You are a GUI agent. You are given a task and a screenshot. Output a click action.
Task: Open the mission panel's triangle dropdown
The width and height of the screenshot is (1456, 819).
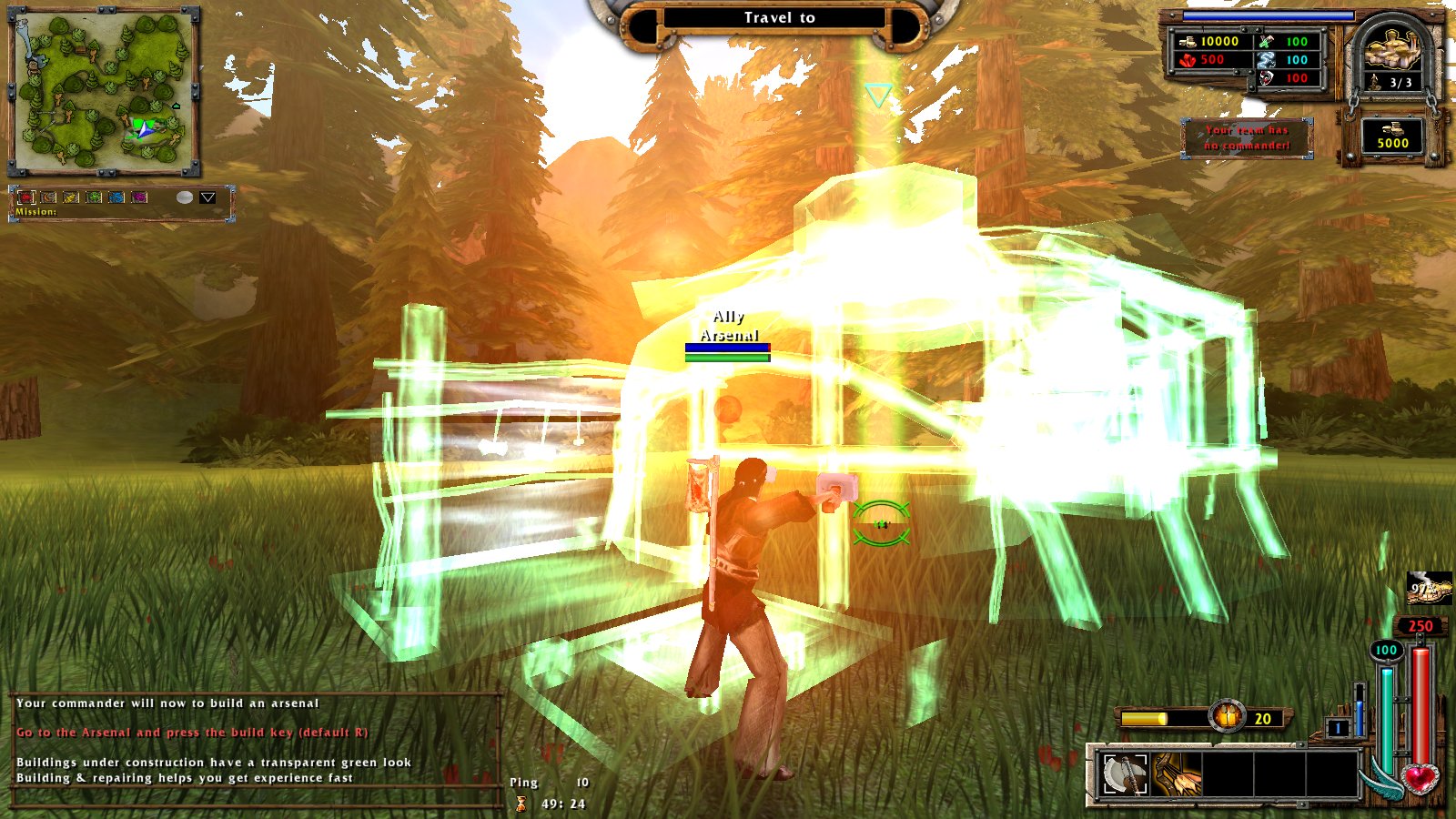[207, 197]
